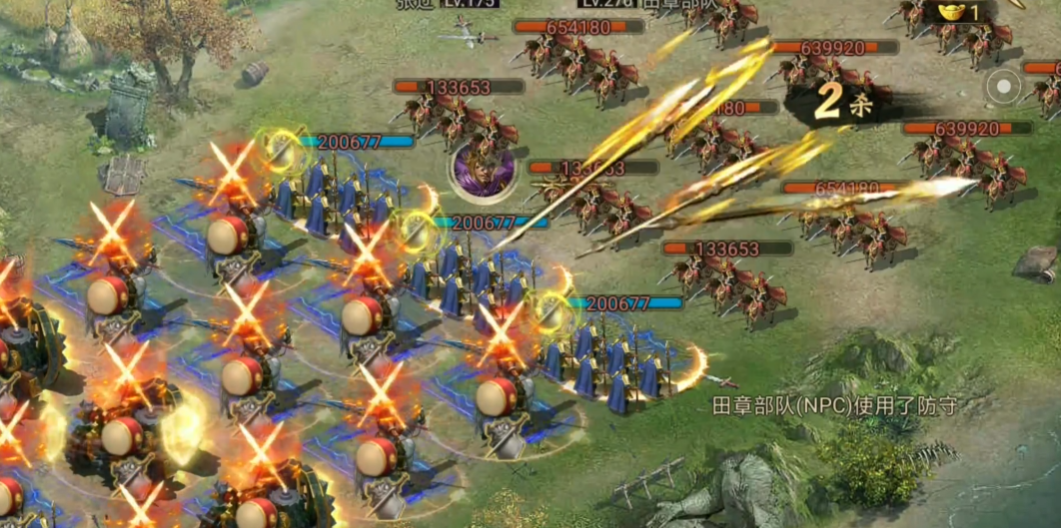Tap the white circular floating assist button
The width and height of the screenshot is (1061, 528).
(x=1001, y=87)
